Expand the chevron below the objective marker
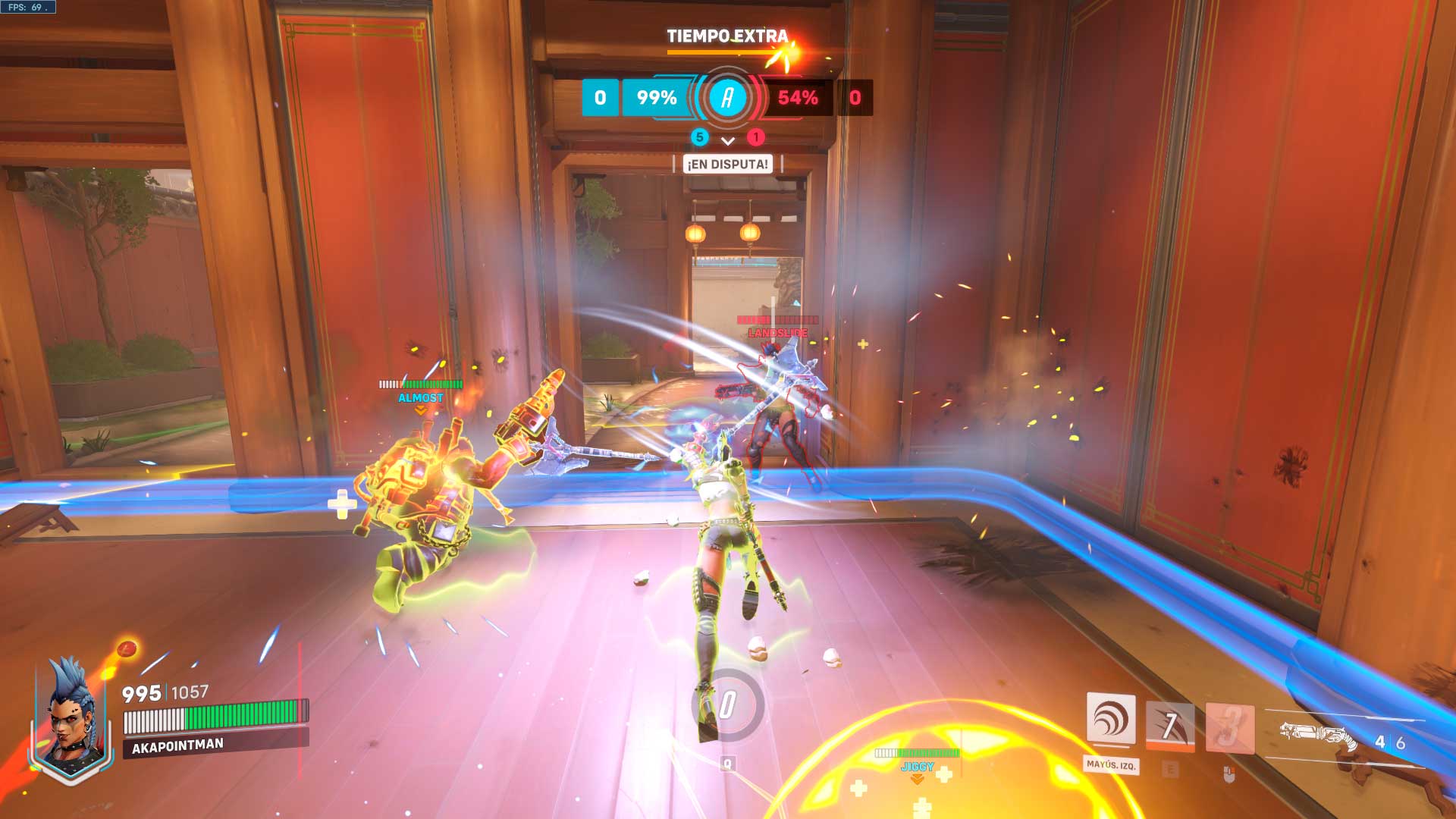Screen dimensions: 1456x819 pos(728,141)
